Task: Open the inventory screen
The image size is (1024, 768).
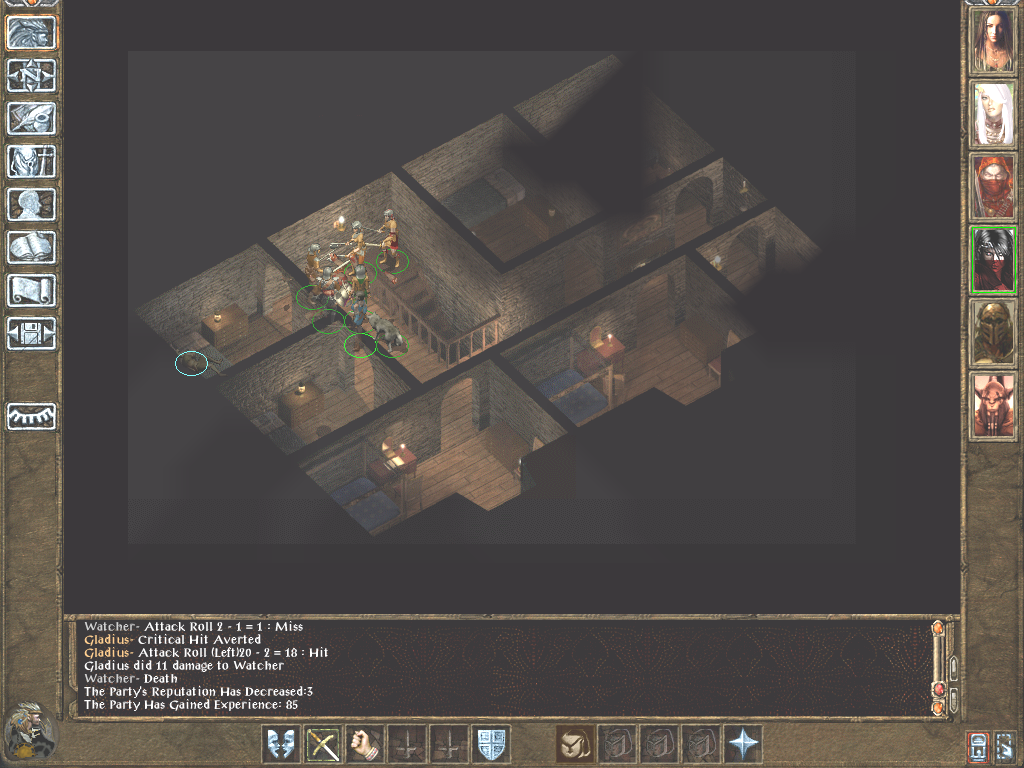Action: coord(32,162)
